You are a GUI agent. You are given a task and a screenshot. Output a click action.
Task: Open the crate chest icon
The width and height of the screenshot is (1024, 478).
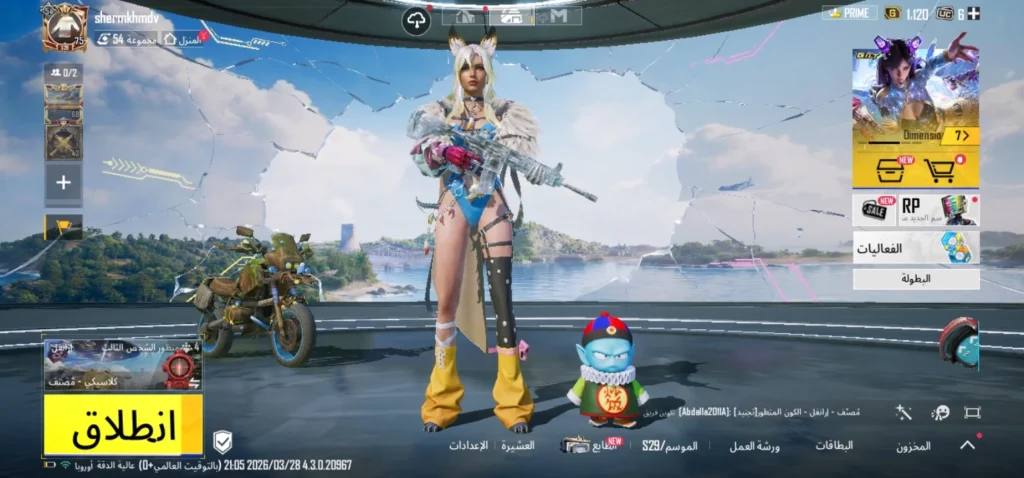[888, 171]
